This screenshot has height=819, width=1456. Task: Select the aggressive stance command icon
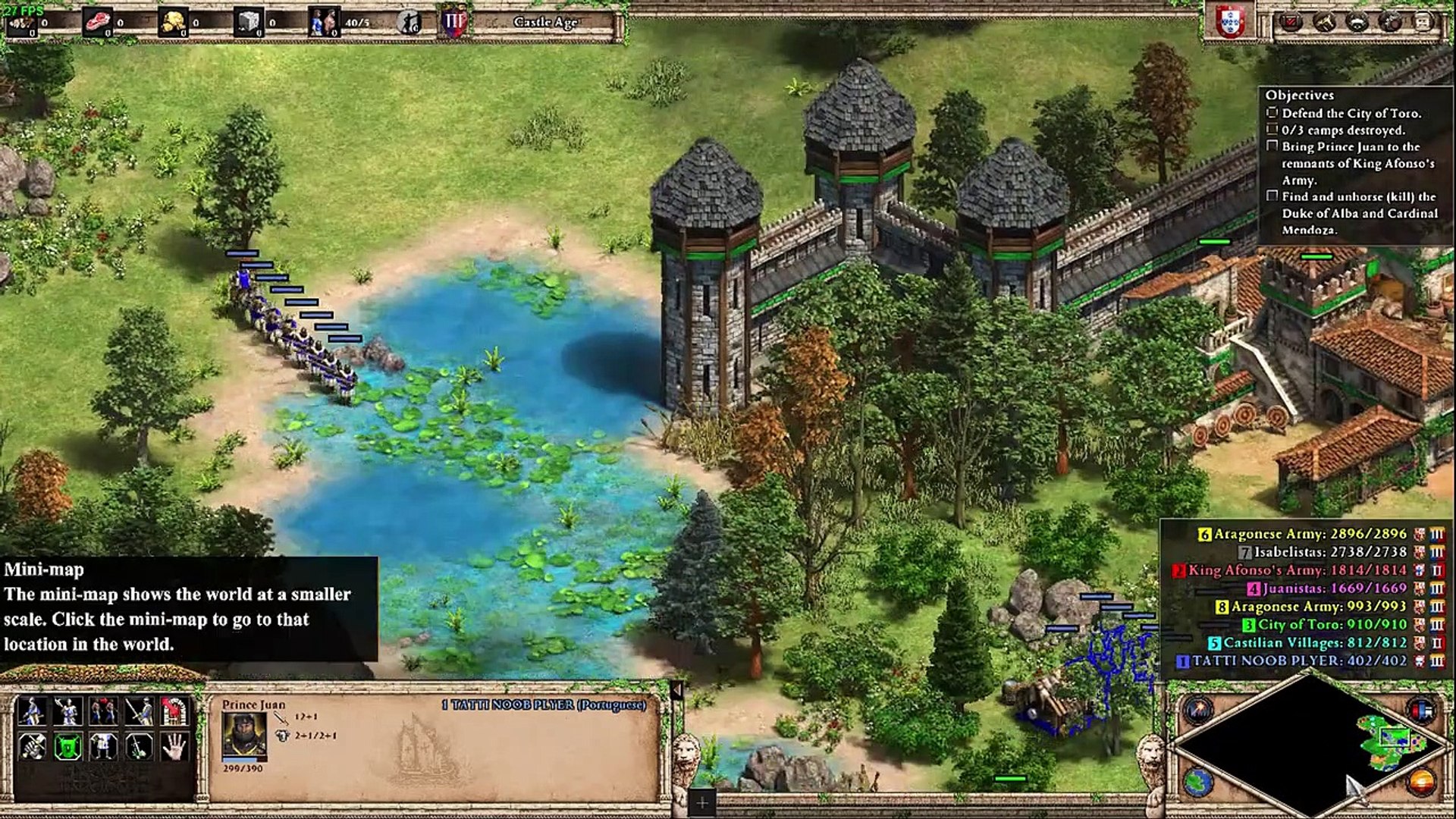point(31,711)
